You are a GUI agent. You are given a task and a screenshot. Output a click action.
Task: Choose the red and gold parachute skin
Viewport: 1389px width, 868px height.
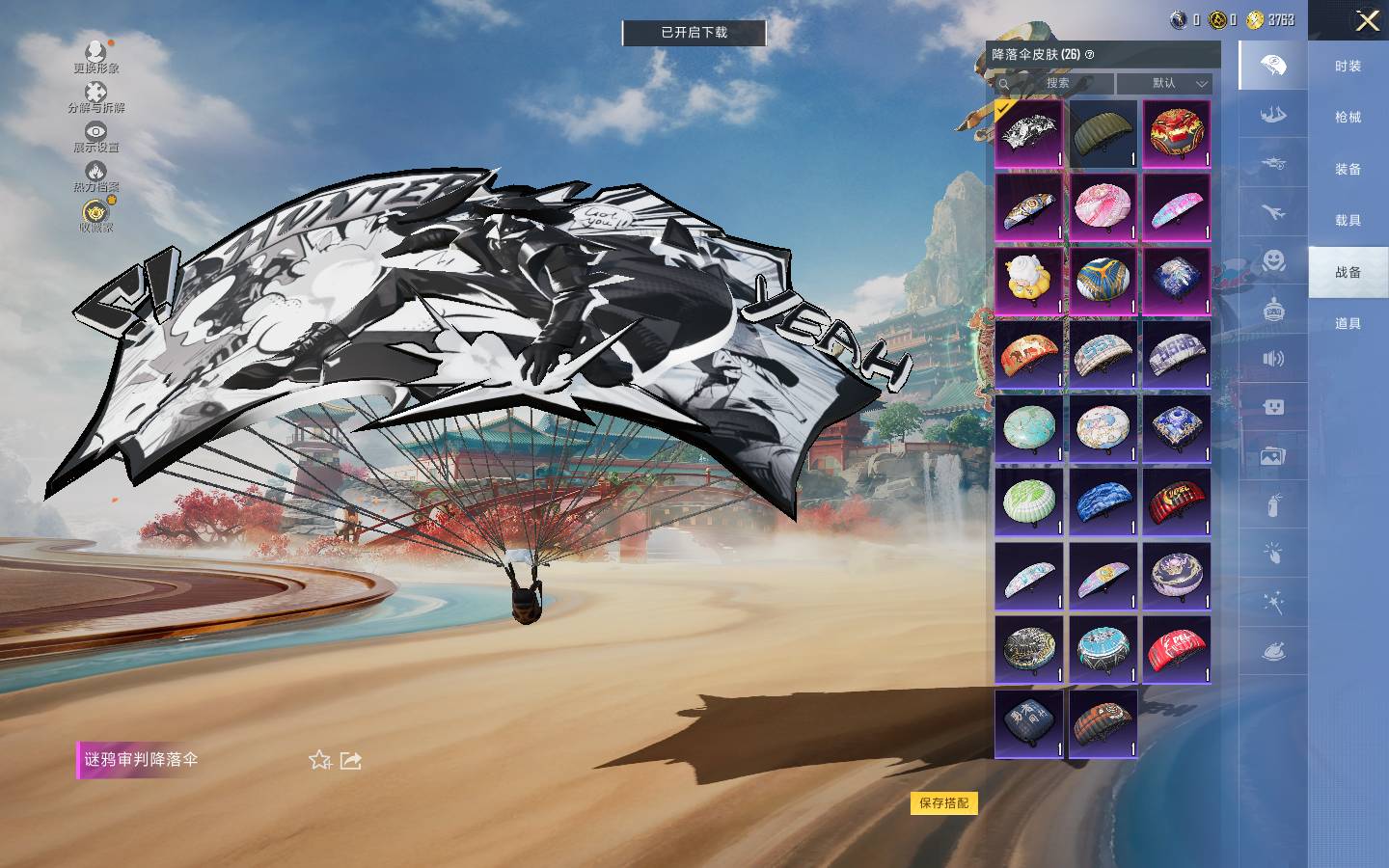[1176, 133]
